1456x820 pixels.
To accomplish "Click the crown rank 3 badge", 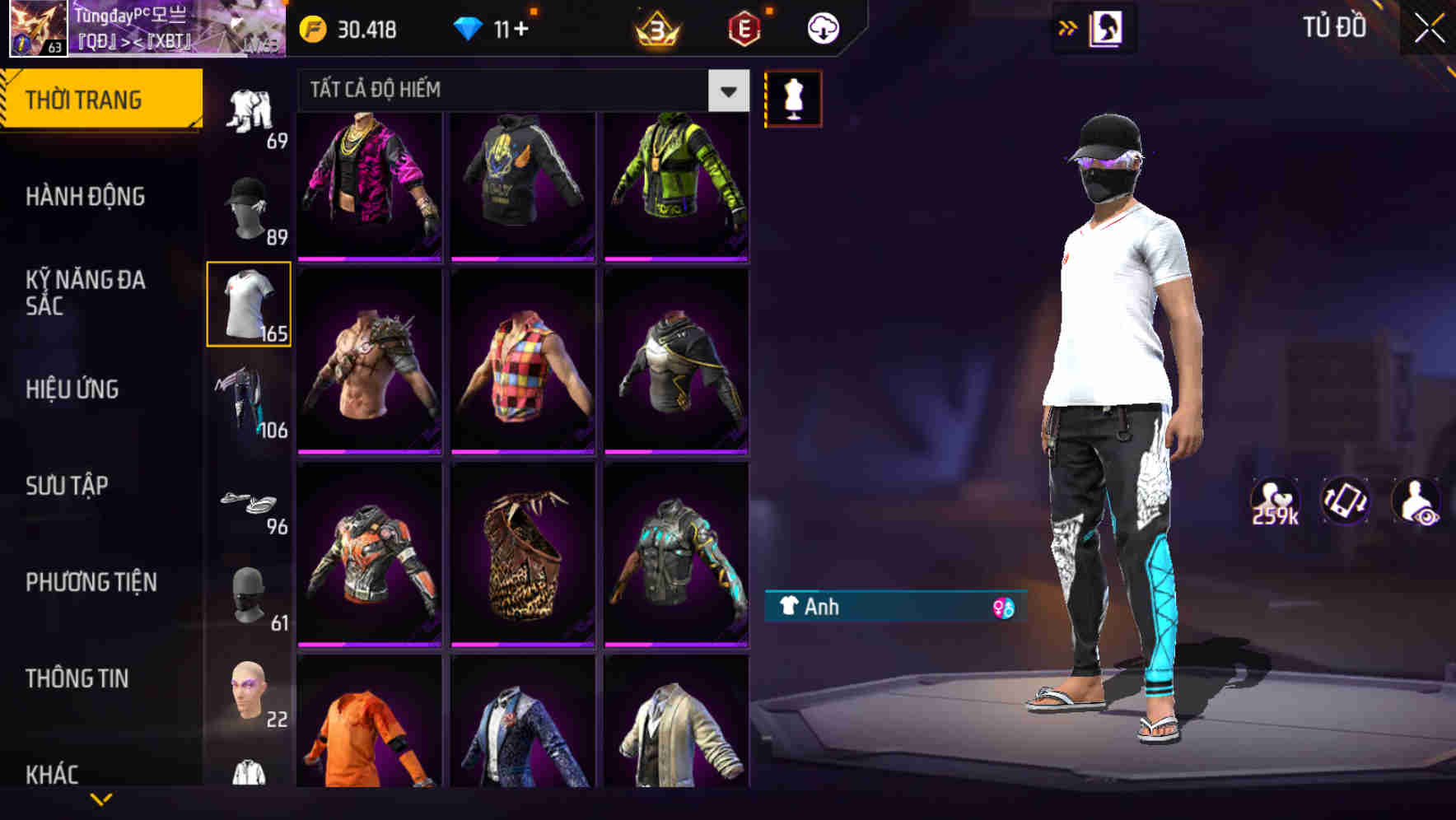I will 653,29.
